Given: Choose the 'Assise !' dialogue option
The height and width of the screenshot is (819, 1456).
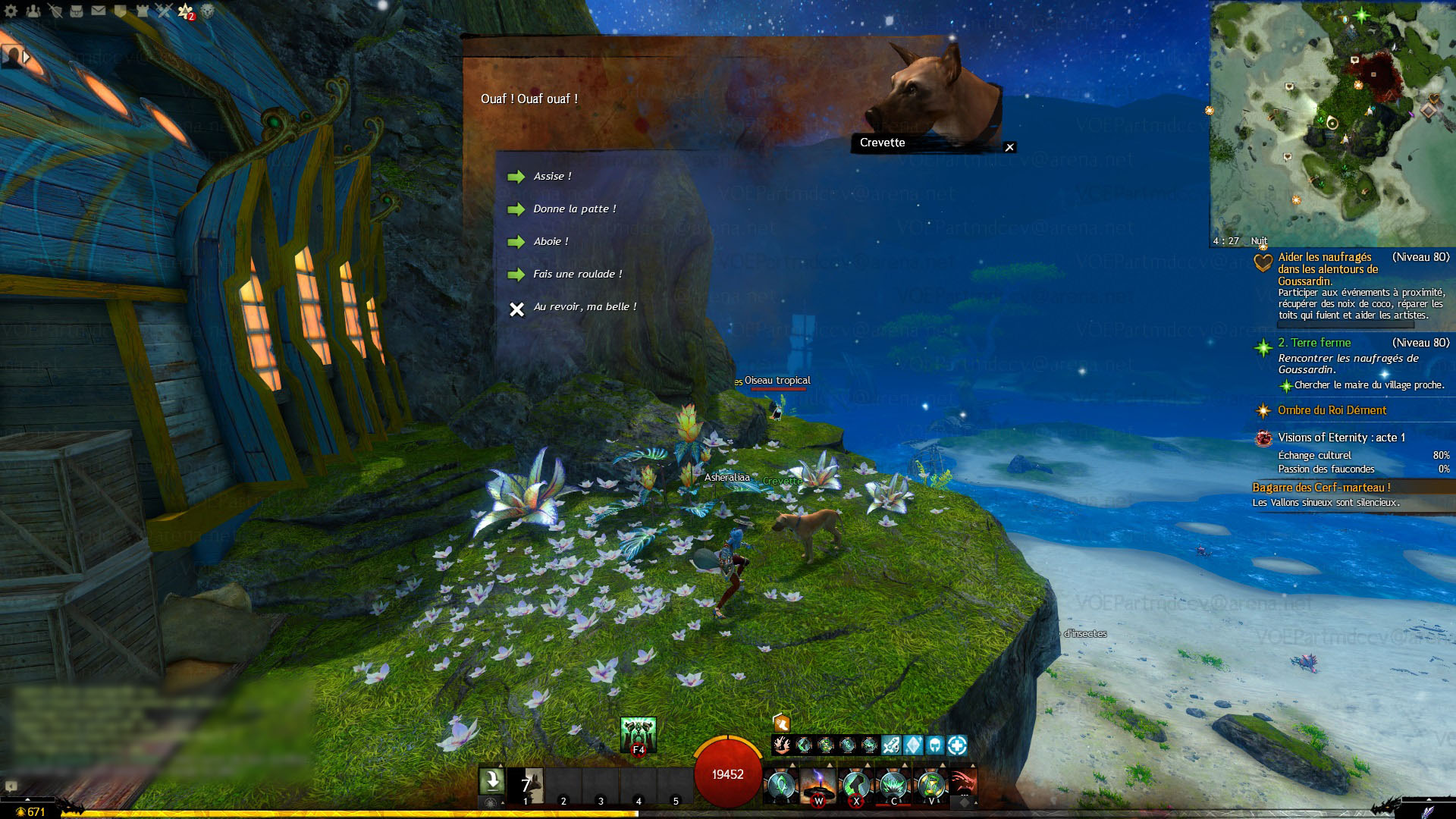Looking at the screenshot, I should 552,177.
